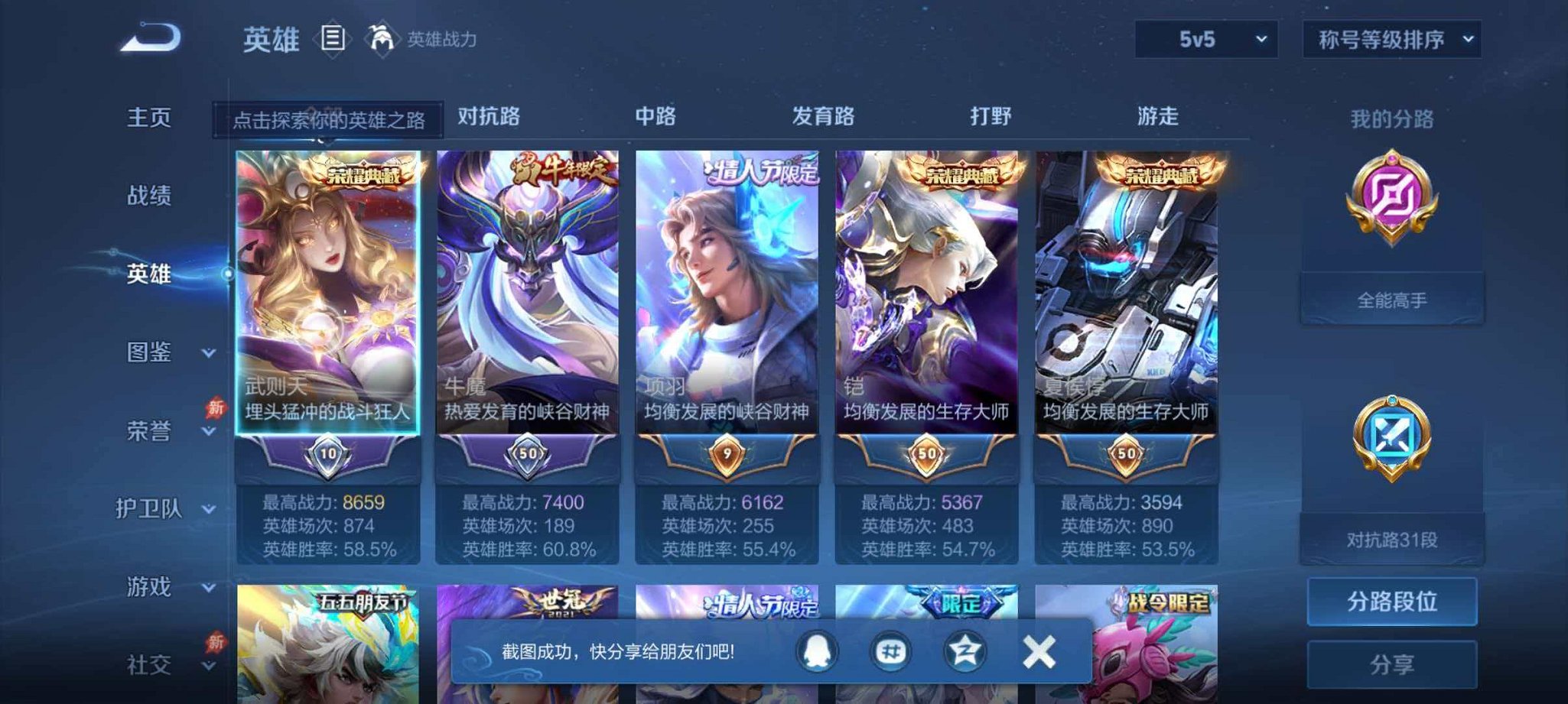
Task: Open the 社交 page from the sidebar
Action: click(150, 665)
